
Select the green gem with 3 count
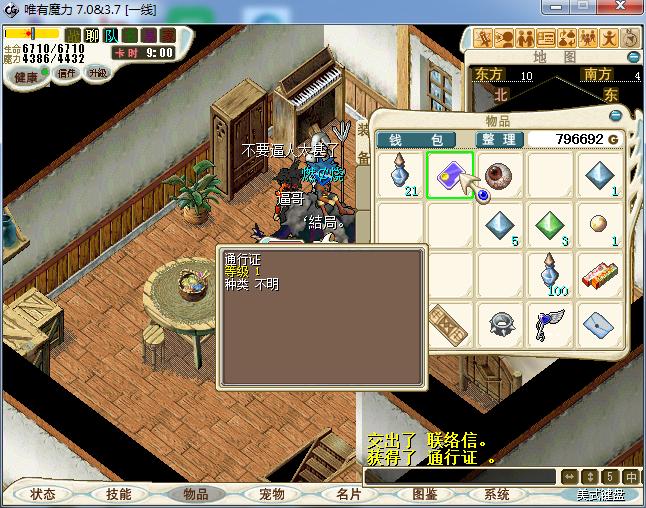(x=549, y=225)
